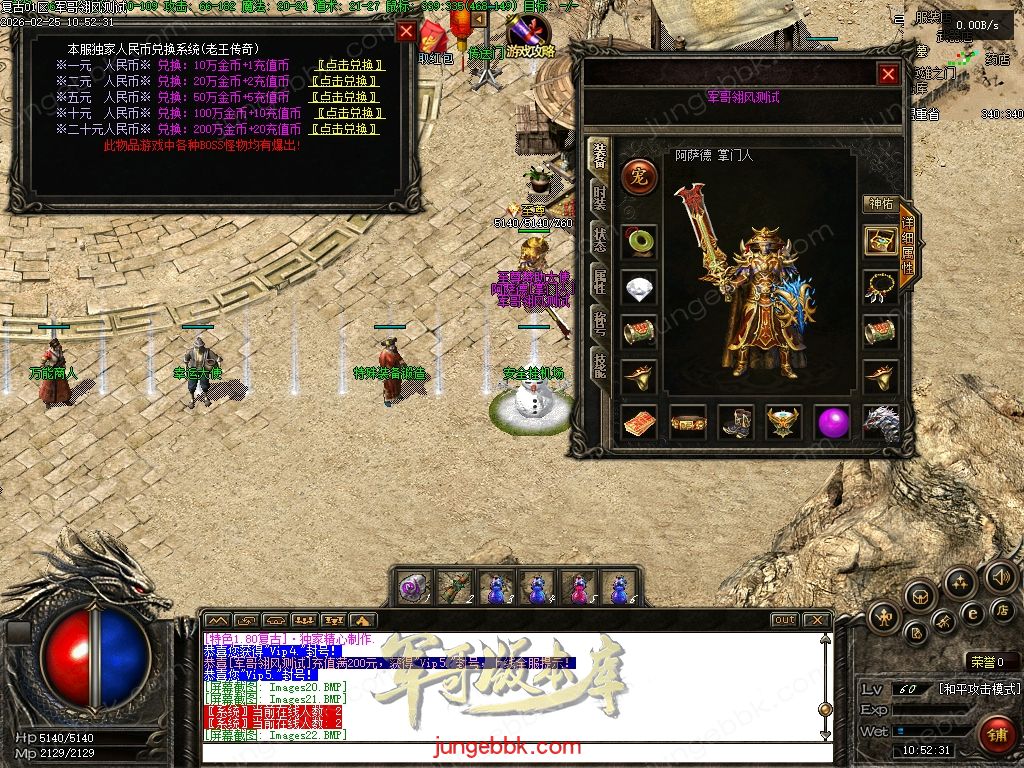This screenshot has width=1024, height=768.
Task: Show the 属性 attributes tab
Action: point(598,280)
